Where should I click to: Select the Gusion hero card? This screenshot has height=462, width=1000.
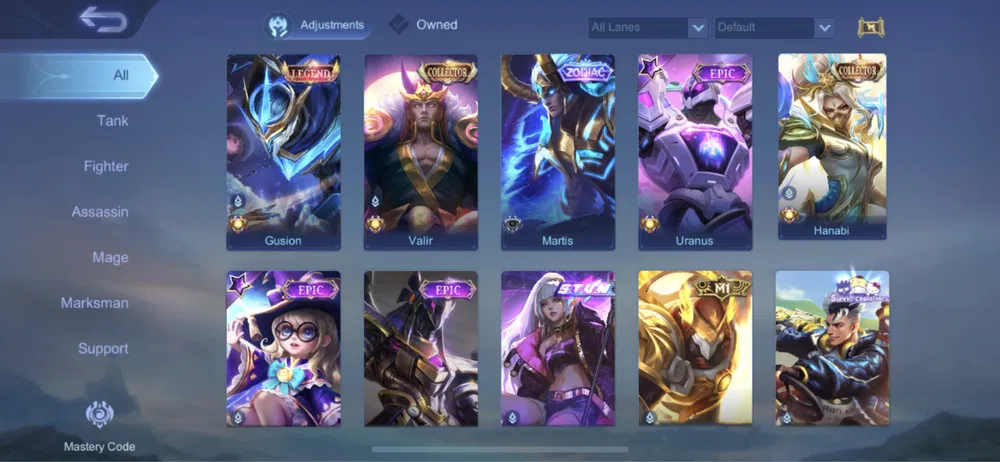(283, 150)
